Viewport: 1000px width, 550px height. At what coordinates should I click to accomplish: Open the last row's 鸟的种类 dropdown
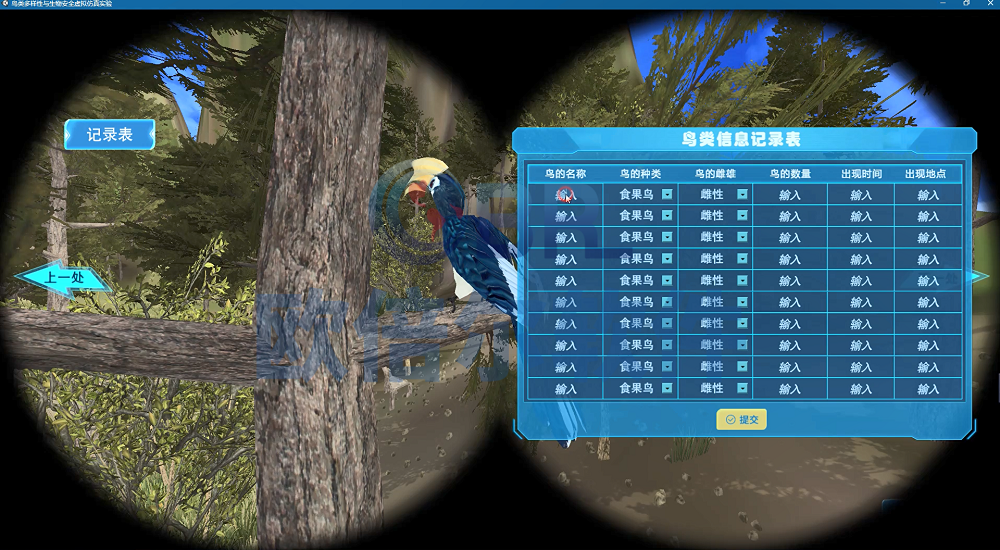667,388
